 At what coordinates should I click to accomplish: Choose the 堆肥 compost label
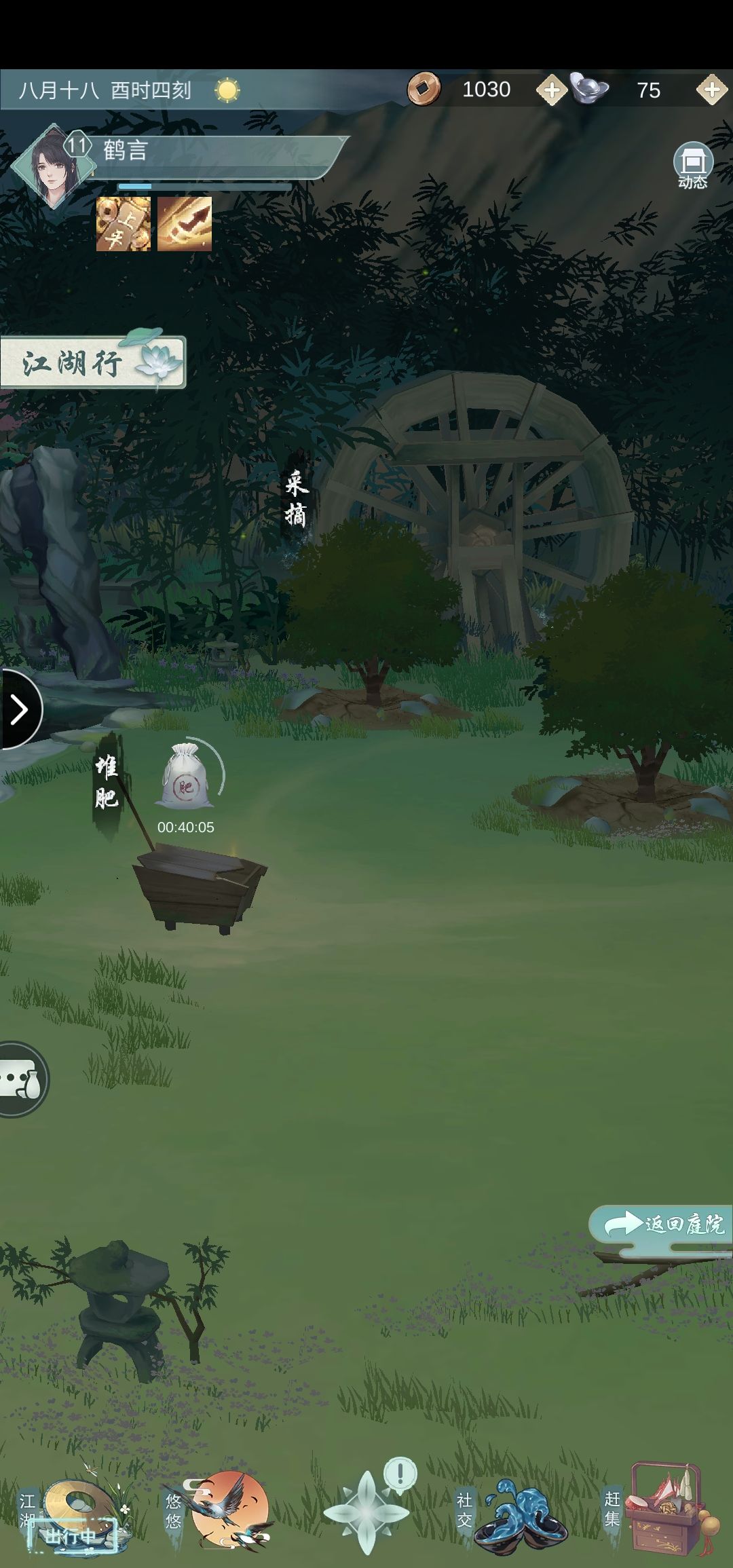(107, 783)
